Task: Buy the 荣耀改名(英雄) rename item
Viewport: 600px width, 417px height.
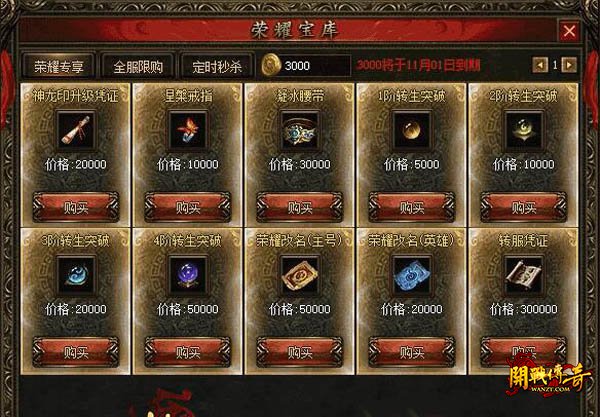Action: click(x=411, y=352)
